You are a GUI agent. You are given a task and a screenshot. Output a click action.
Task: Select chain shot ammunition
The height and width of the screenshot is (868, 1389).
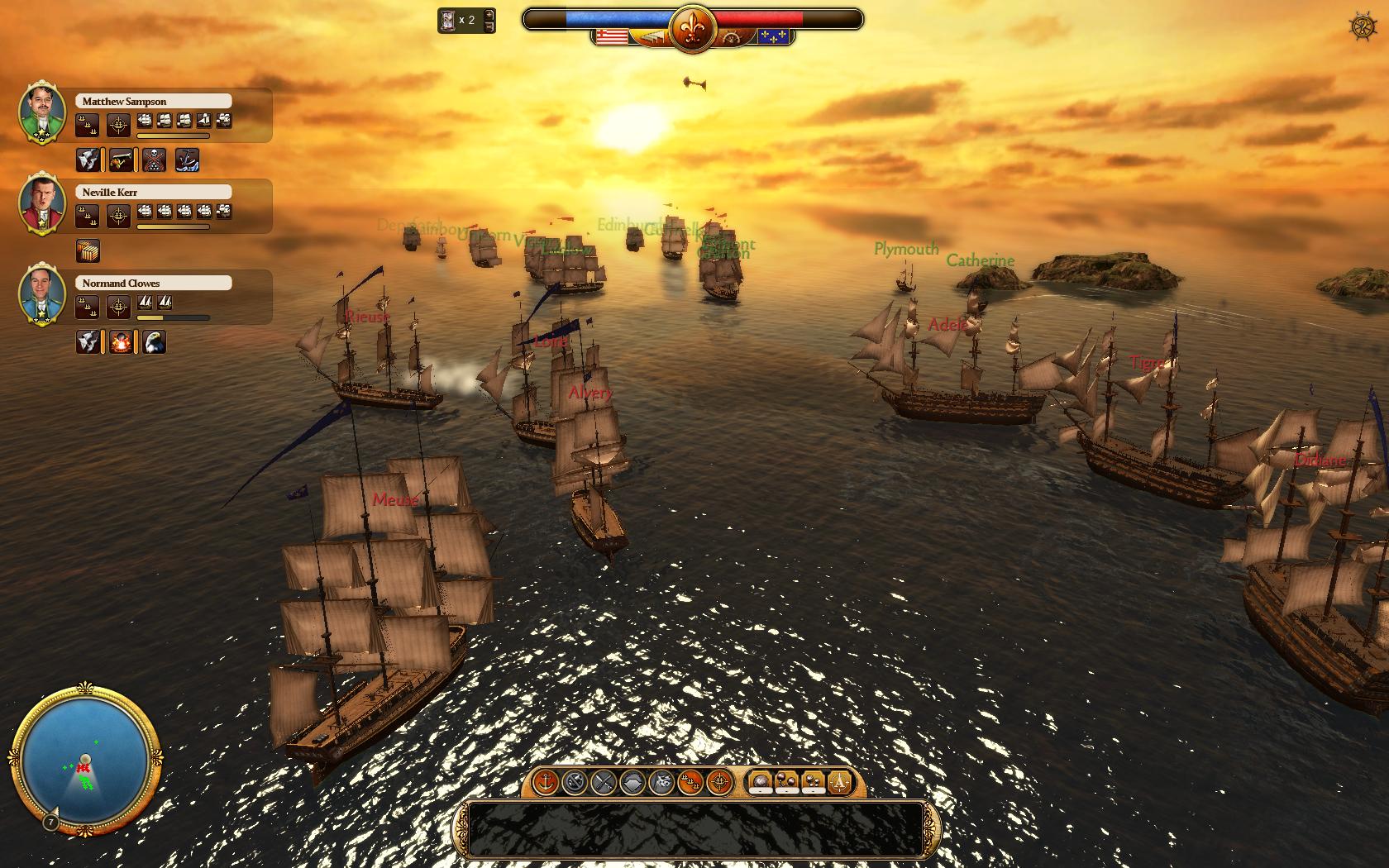tap(786, 782)
